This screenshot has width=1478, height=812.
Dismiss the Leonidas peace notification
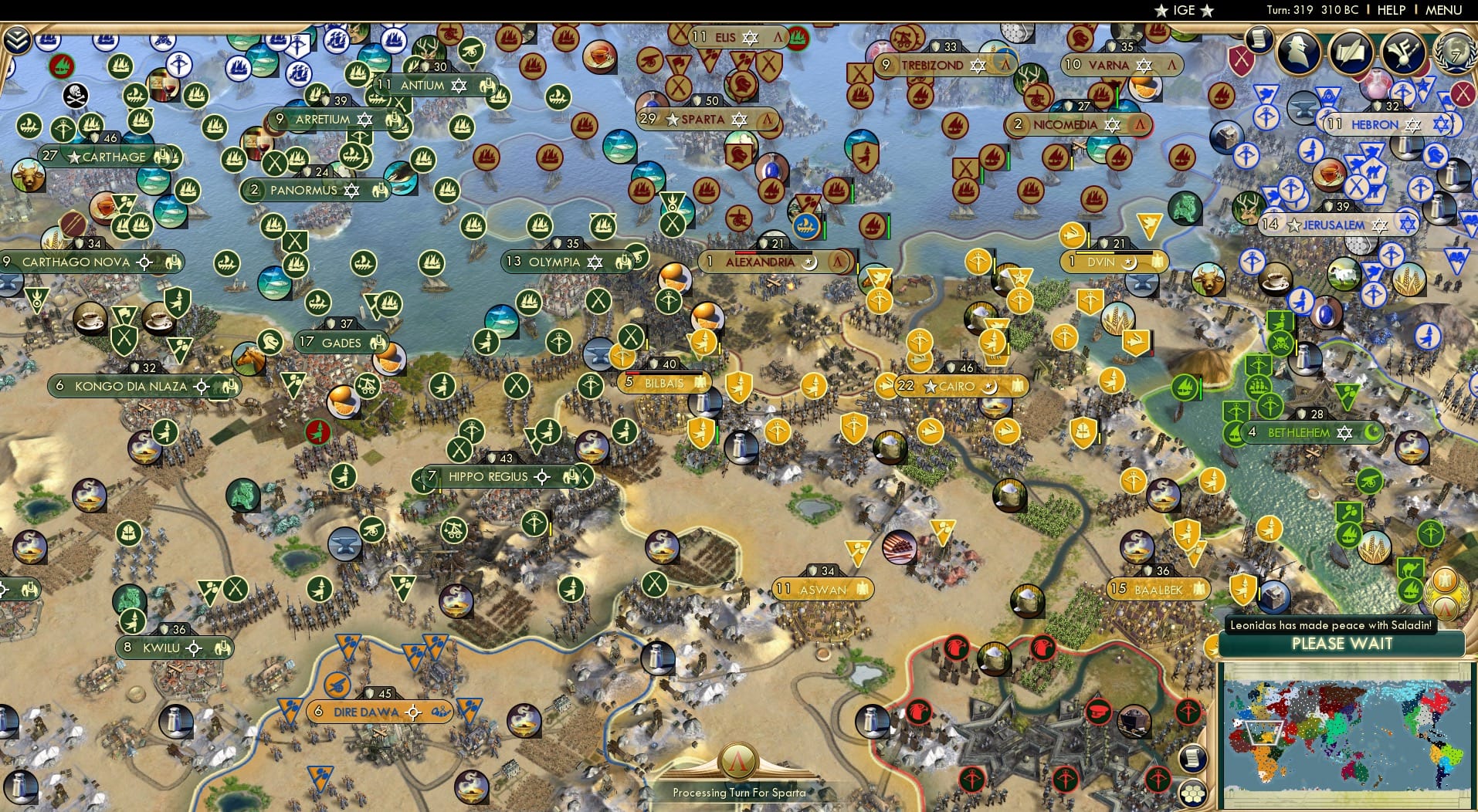click(x=1341, y=625)
